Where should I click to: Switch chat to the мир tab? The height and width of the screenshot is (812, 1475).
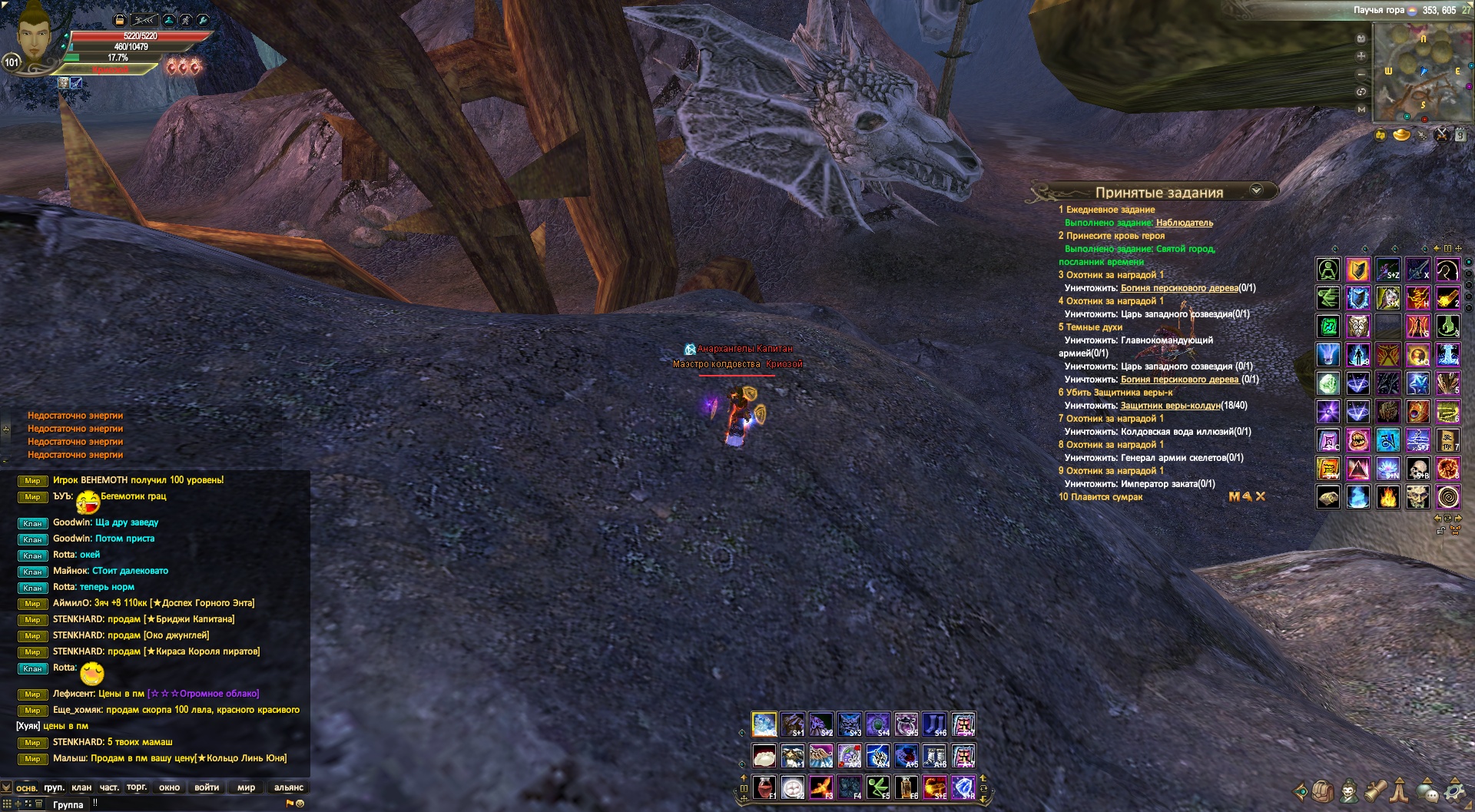point(246,787)
